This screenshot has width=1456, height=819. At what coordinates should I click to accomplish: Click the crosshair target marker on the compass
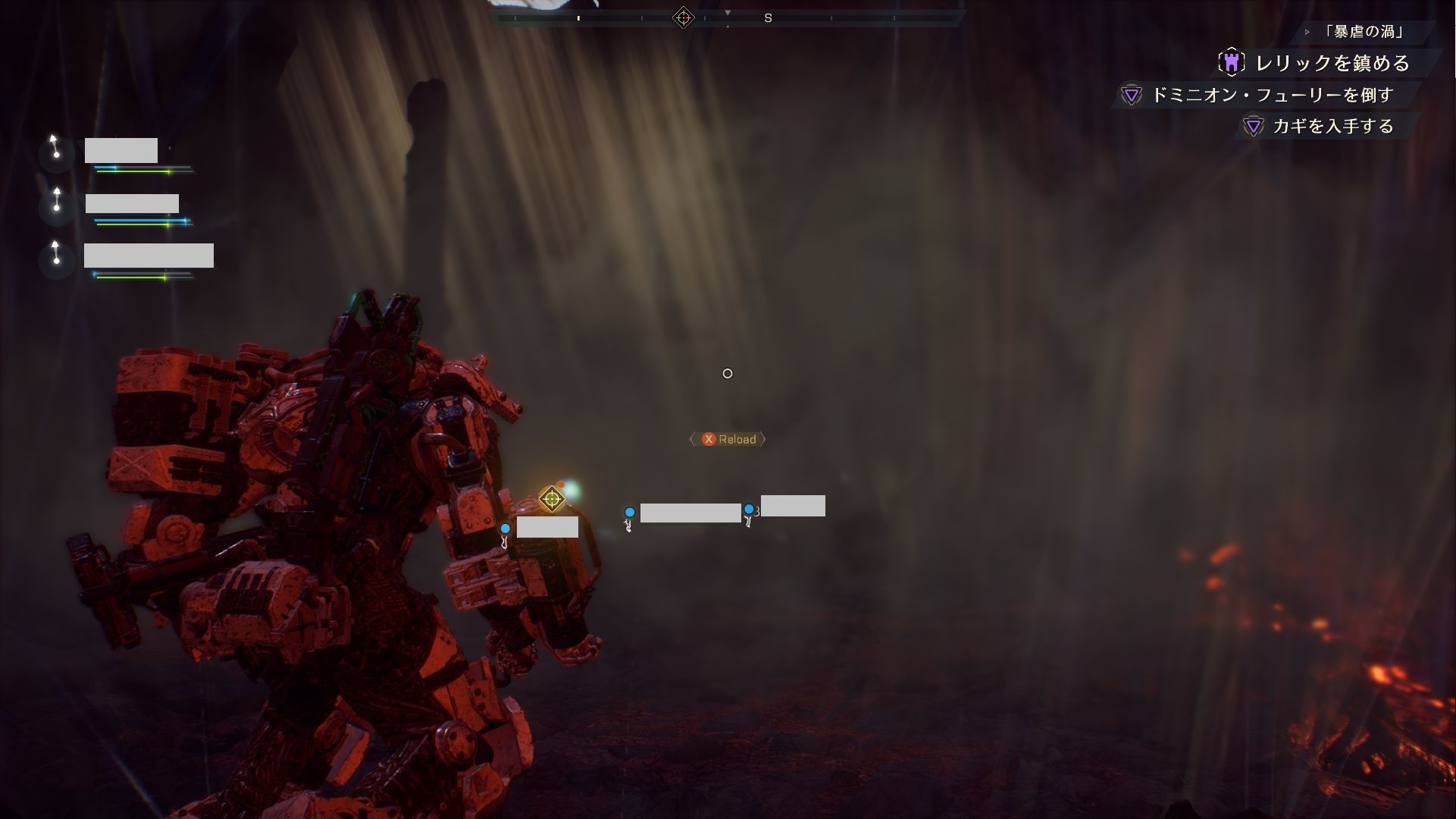point(683,17)
